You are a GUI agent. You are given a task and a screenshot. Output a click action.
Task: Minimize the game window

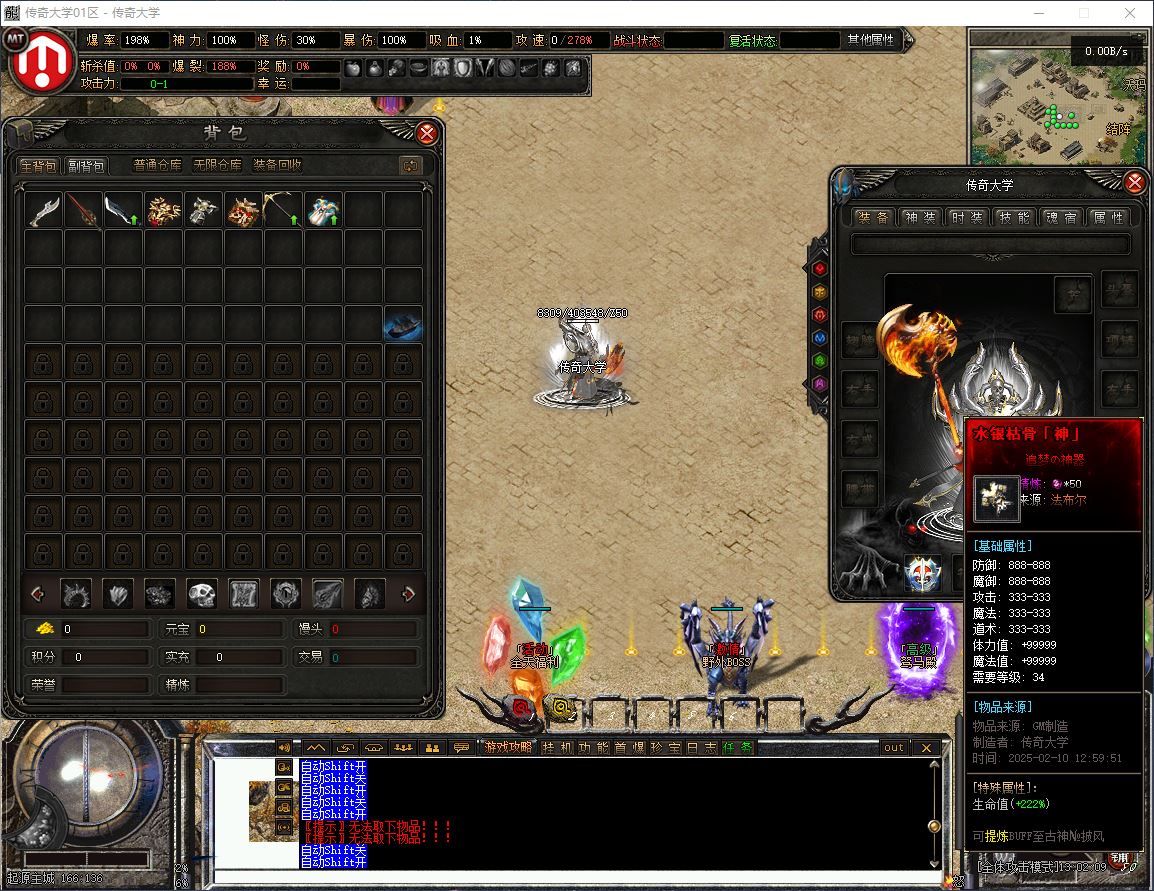[x=1038, y=13]
